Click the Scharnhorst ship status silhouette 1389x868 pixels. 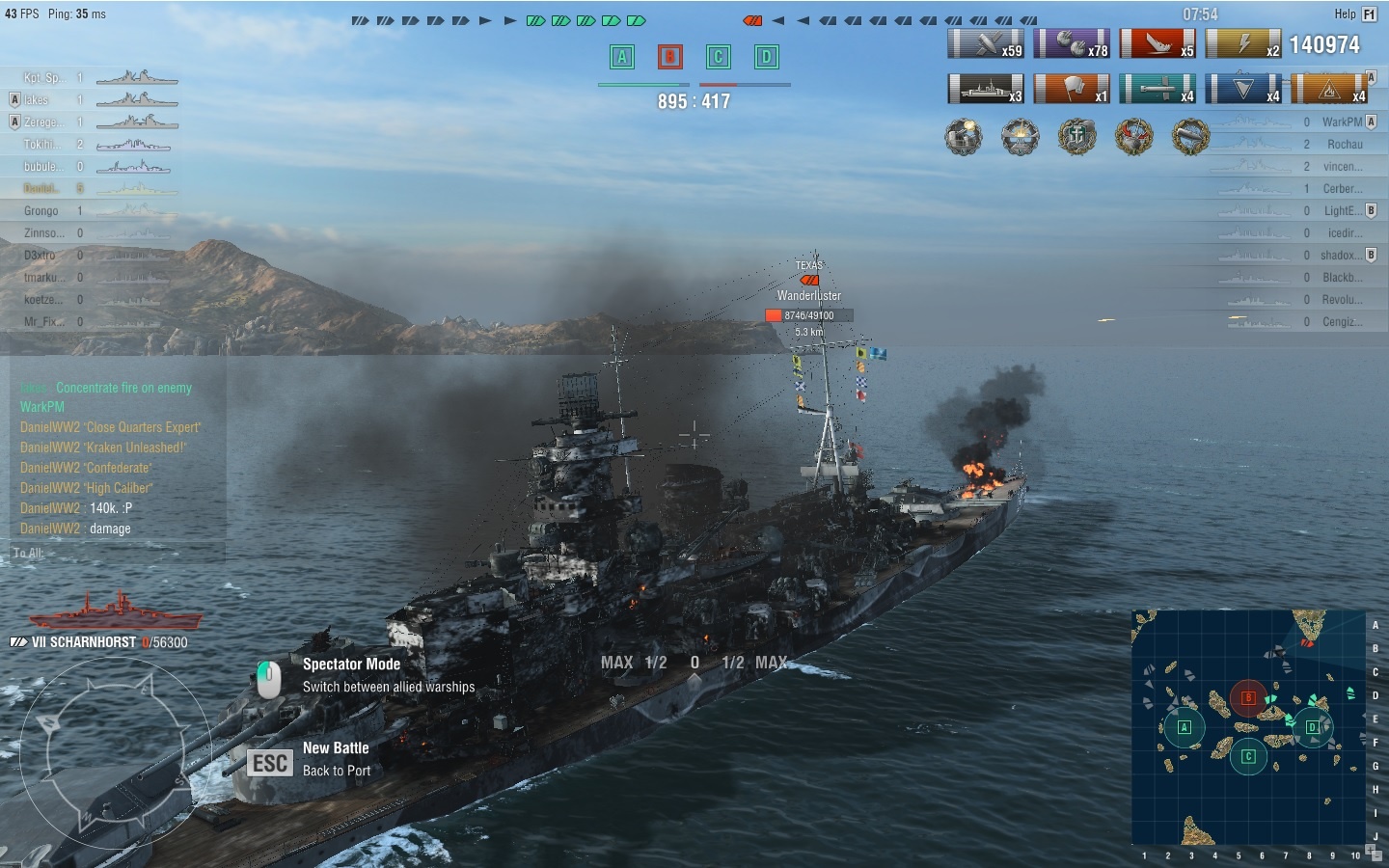[x=116, y=611]
